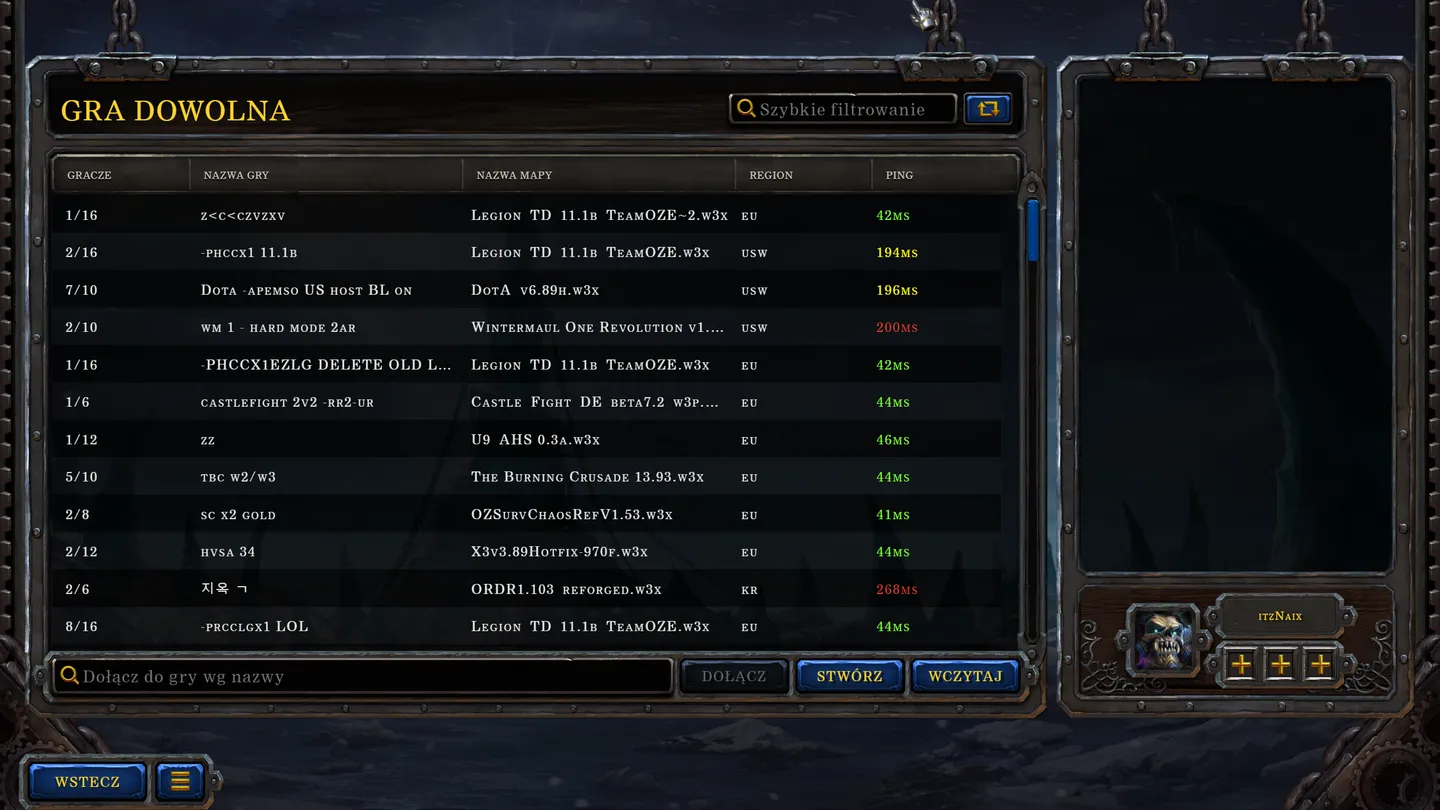The image size is (1440, 810).
Task: Sort games by NAZWA GRY header
Action: pos(236,175)
